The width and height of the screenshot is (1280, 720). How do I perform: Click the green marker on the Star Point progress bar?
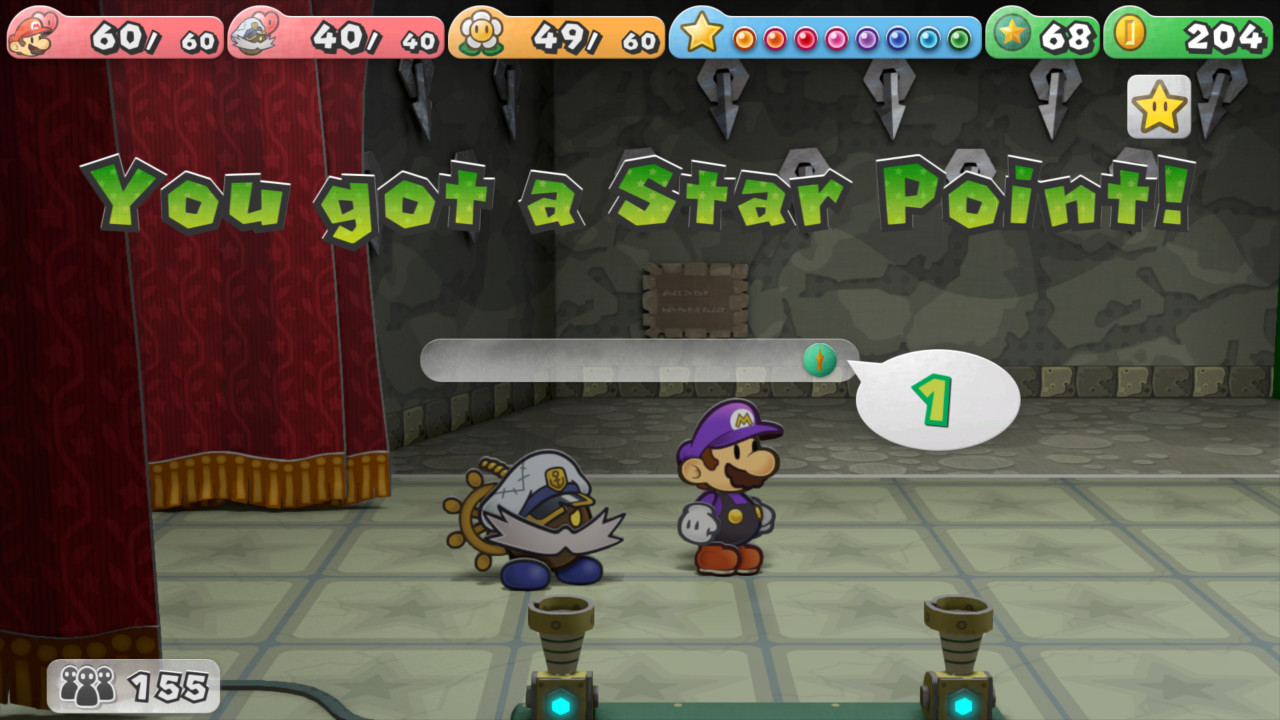pyautogui.click(x=820, y=360)
